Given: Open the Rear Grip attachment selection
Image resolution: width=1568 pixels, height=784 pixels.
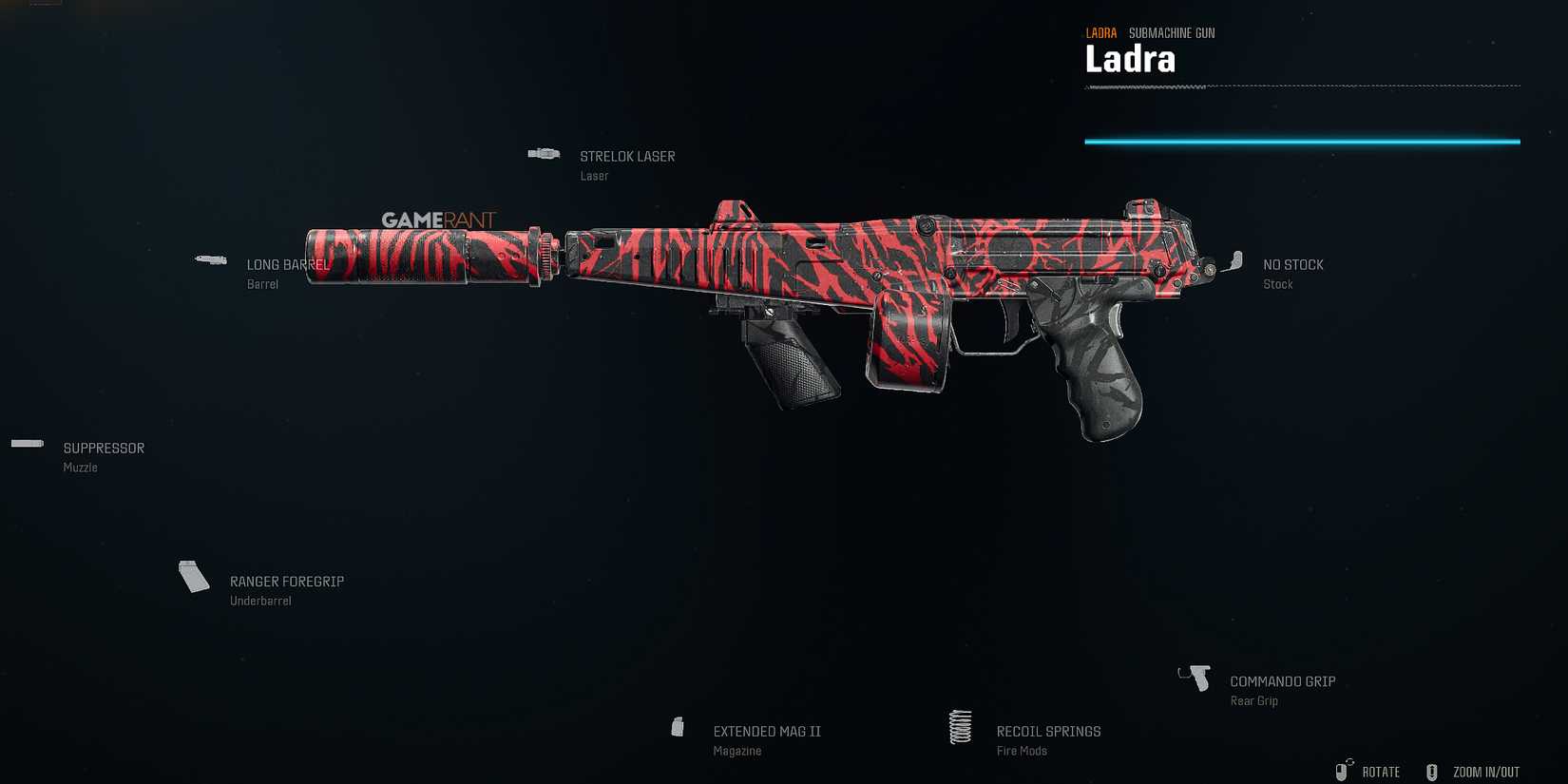Looking at the screenshot, I should (1194, 677).
